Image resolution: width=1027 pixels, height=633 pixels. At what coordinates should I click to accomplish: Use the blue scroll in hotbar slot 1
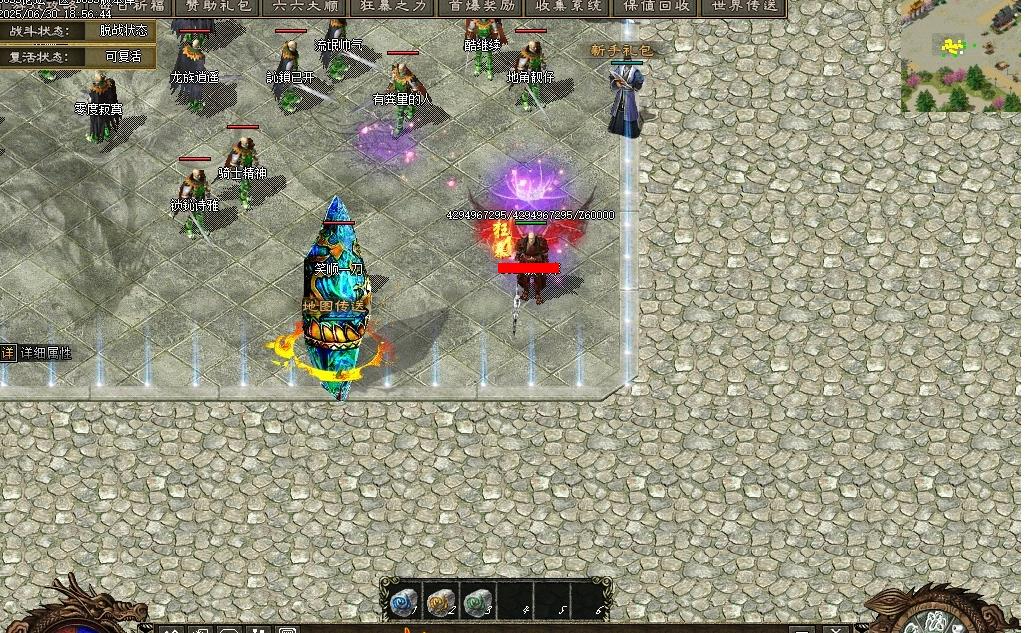pos(403,601)
